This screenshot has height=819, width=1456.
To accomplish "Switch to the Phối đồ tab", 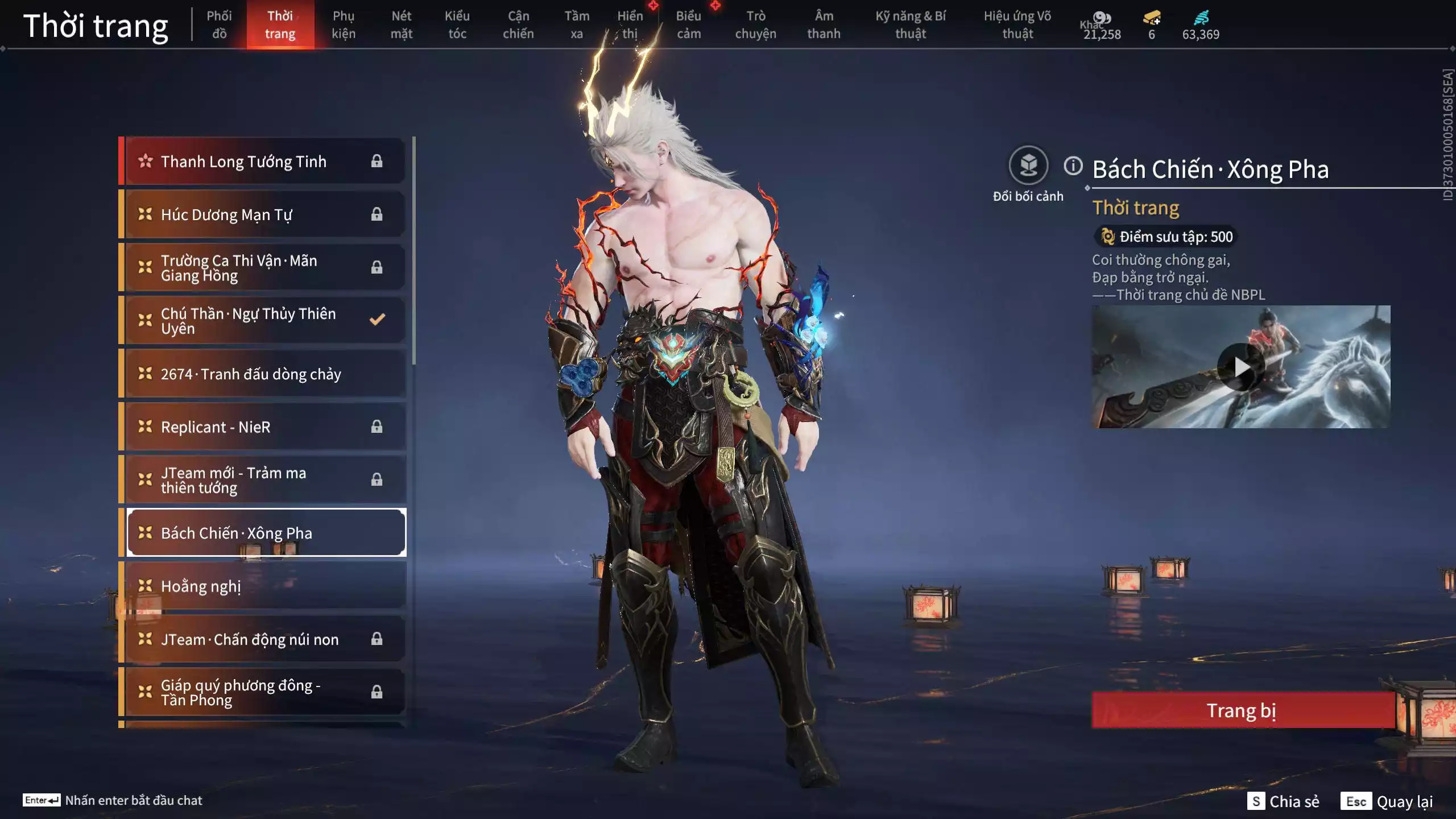I will pos(219,24).
